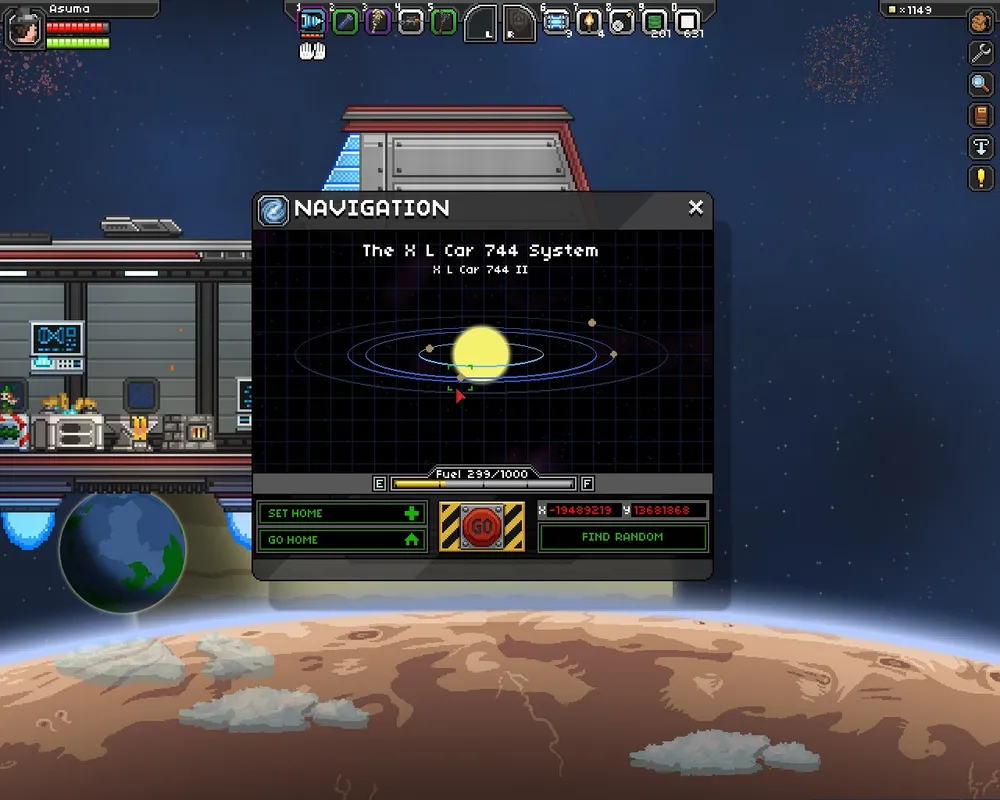Select the sun in the system map
This screenshot has height=800, width=1000.
[x=481, y=353]
